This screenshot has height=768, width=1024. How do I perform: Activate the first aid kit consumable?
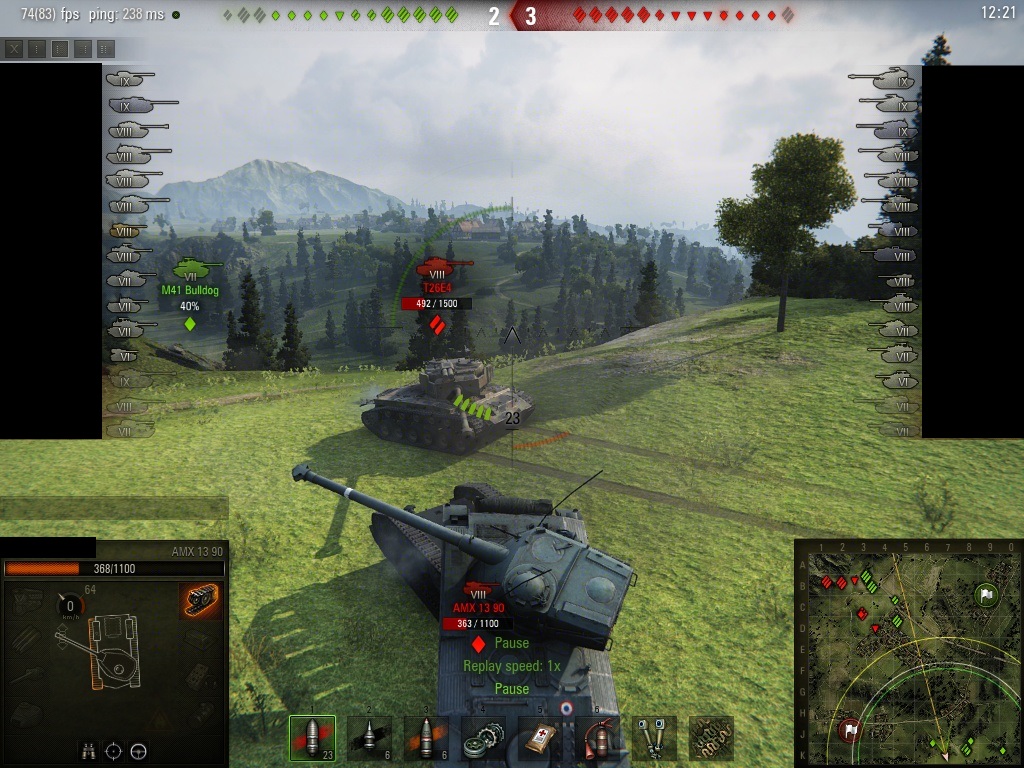click(541, 738)
